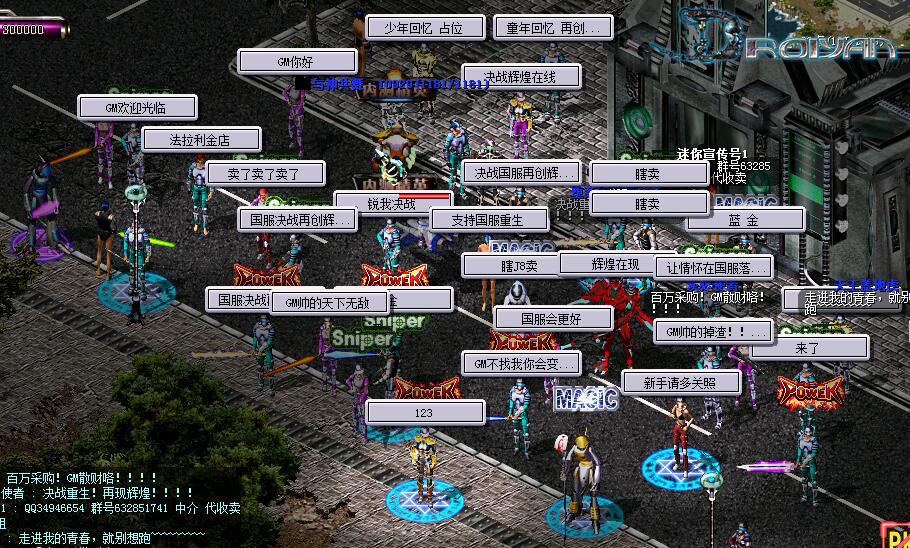Click the GM欢迎光临 sign

click(x=137, y=108)
